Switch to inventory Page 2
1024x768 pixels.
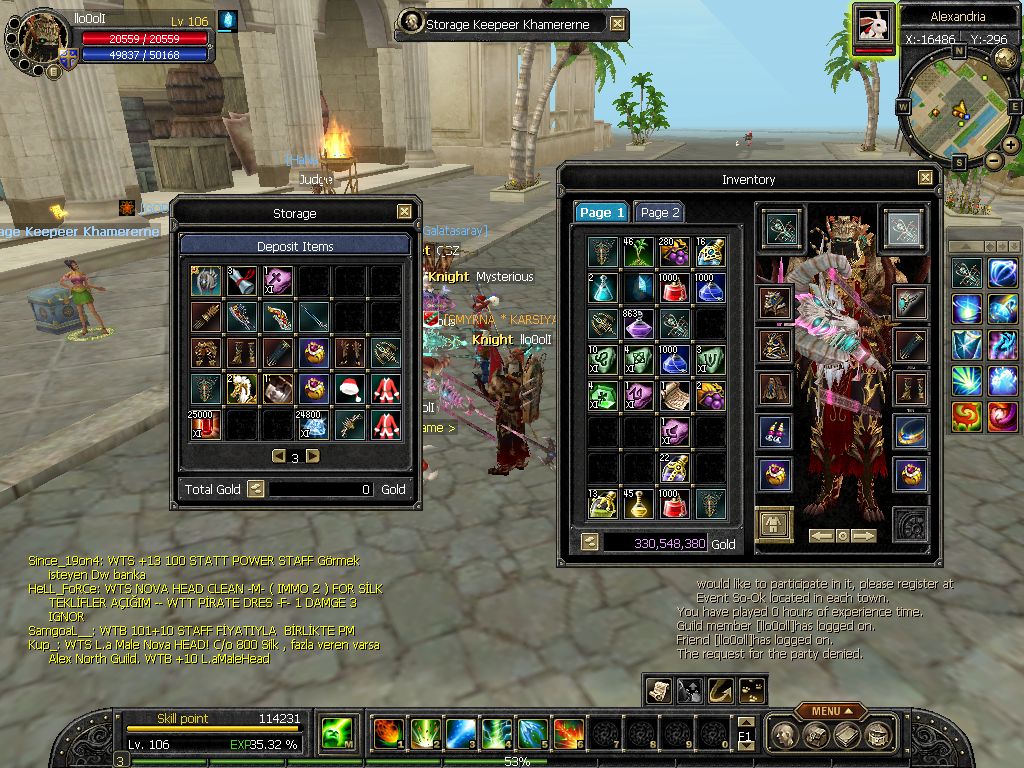(660, 213)
